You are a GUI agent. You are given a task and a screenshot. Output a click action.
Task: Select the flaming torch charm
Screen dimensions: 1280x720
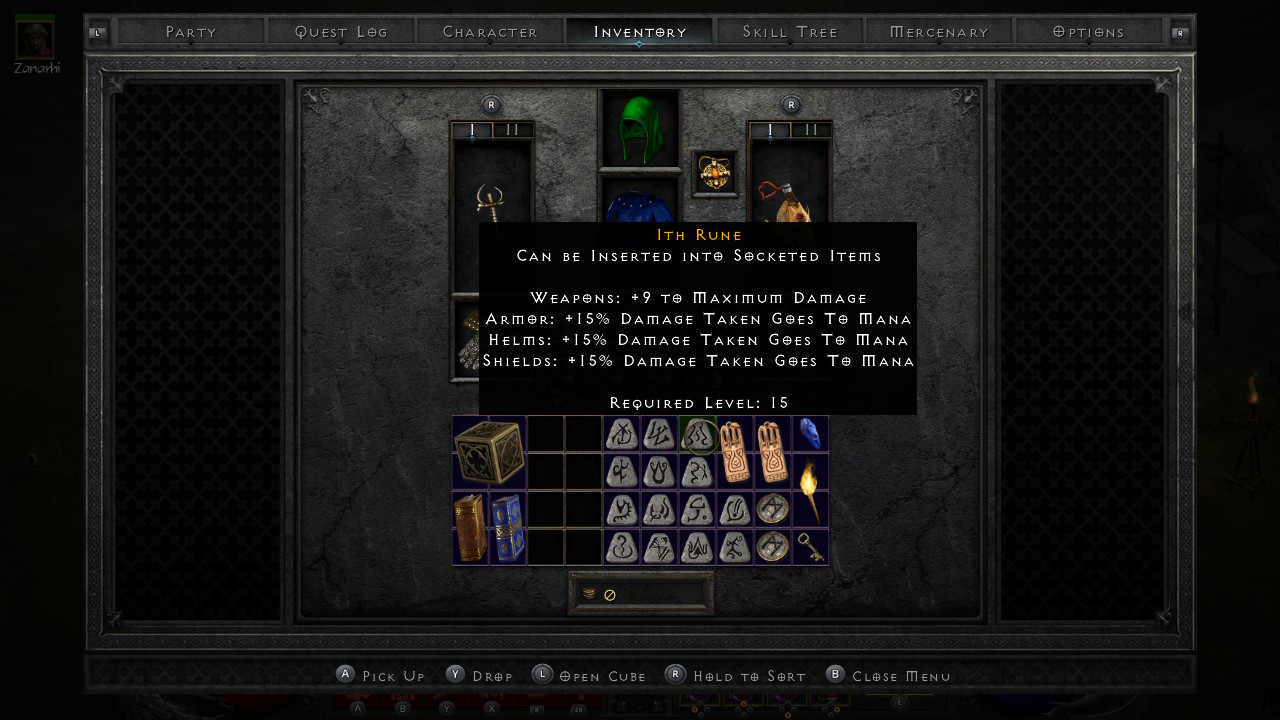click(808, 490)
